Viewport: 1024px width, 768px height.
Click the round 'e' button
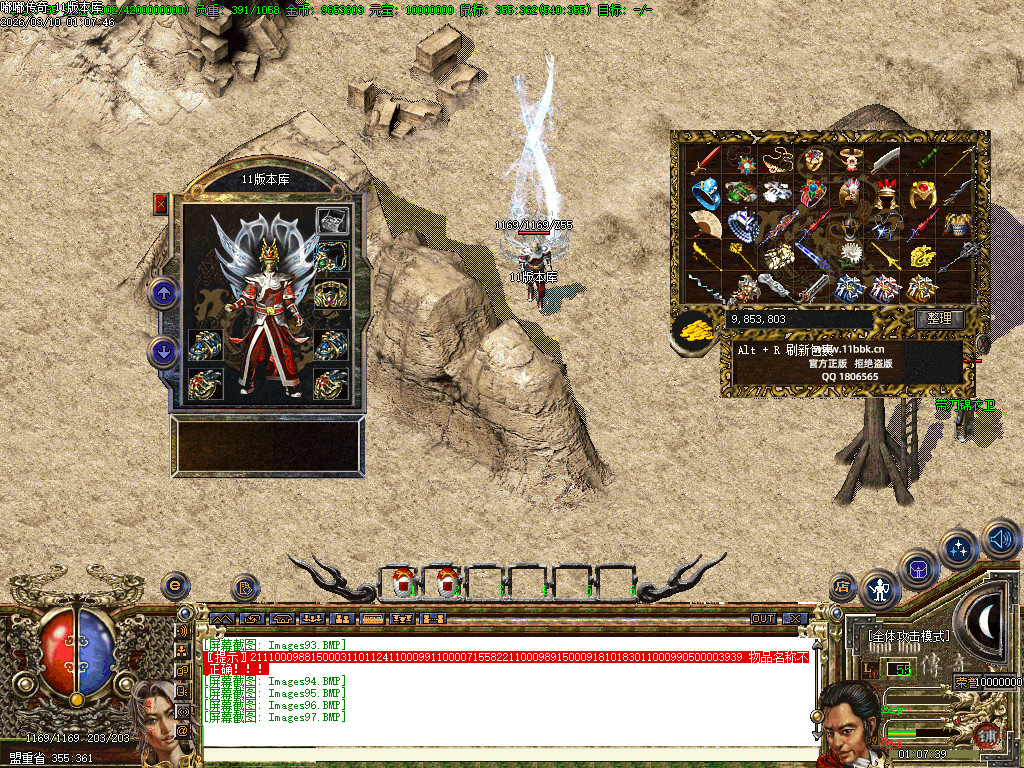[175, 584]
